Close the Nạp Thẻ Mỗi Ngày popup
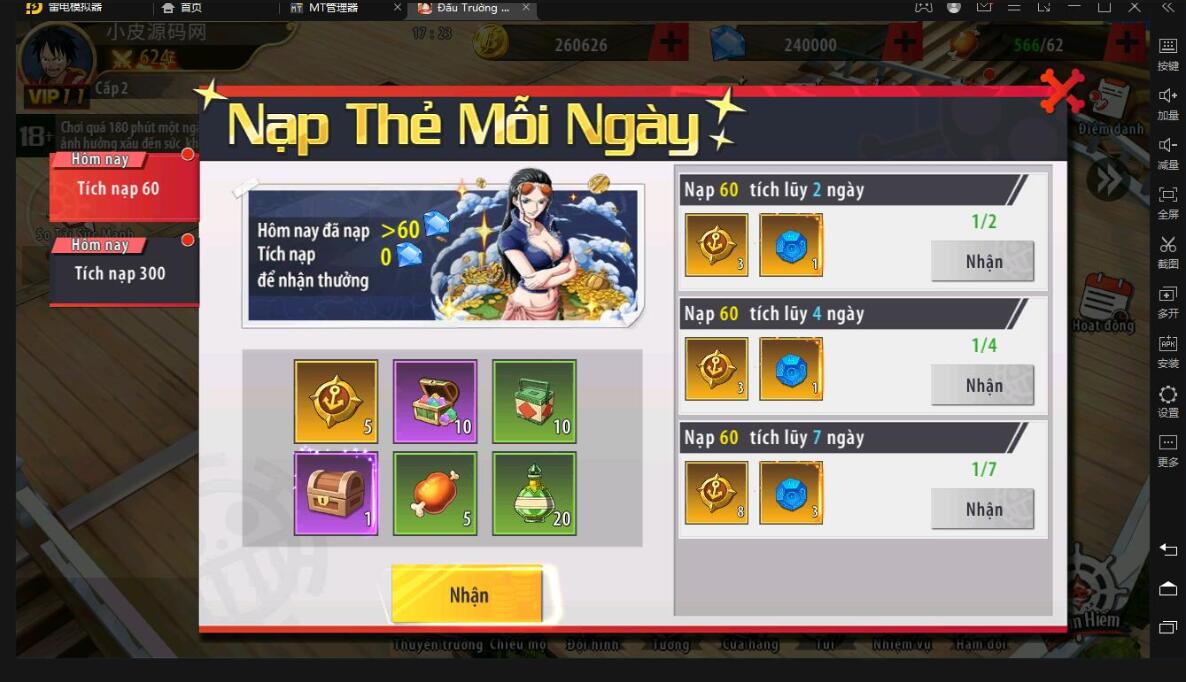Image resolution: width=1186 pixels, height=682 pixels. point(1061,88)
